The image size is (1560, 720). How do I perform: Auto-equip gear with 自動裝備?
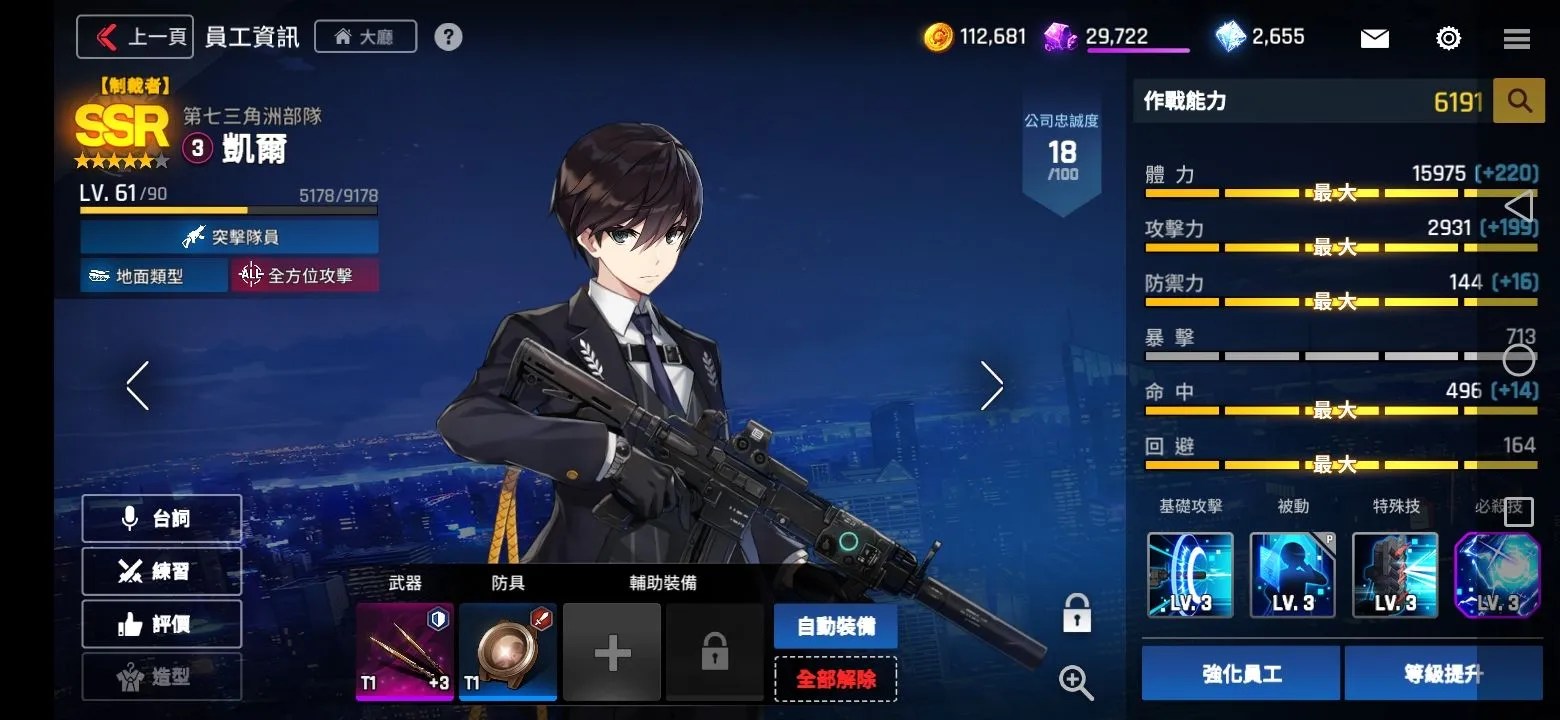835,626
